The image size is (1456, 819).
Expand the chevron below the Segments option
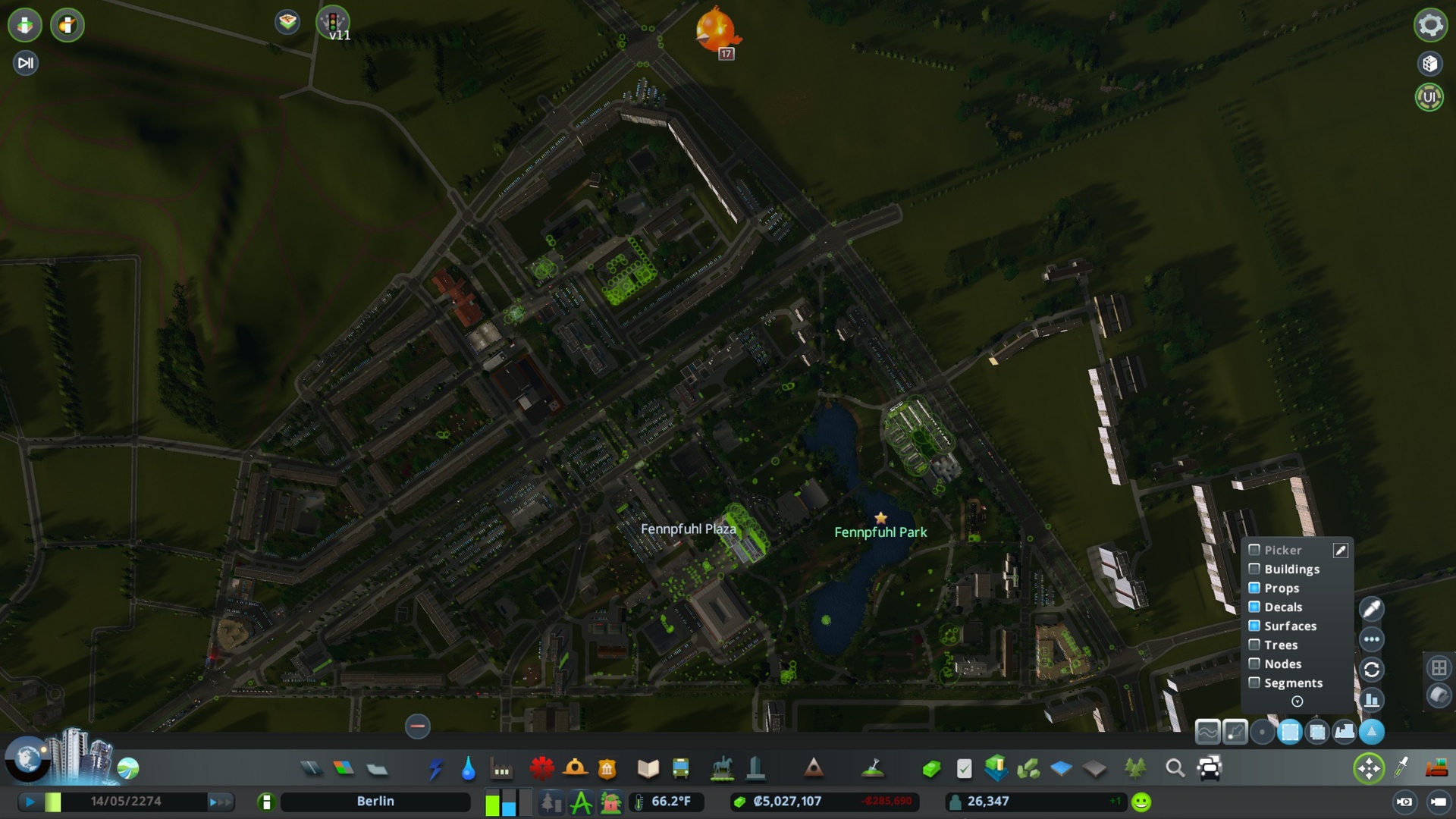(x=1297, y=701)
